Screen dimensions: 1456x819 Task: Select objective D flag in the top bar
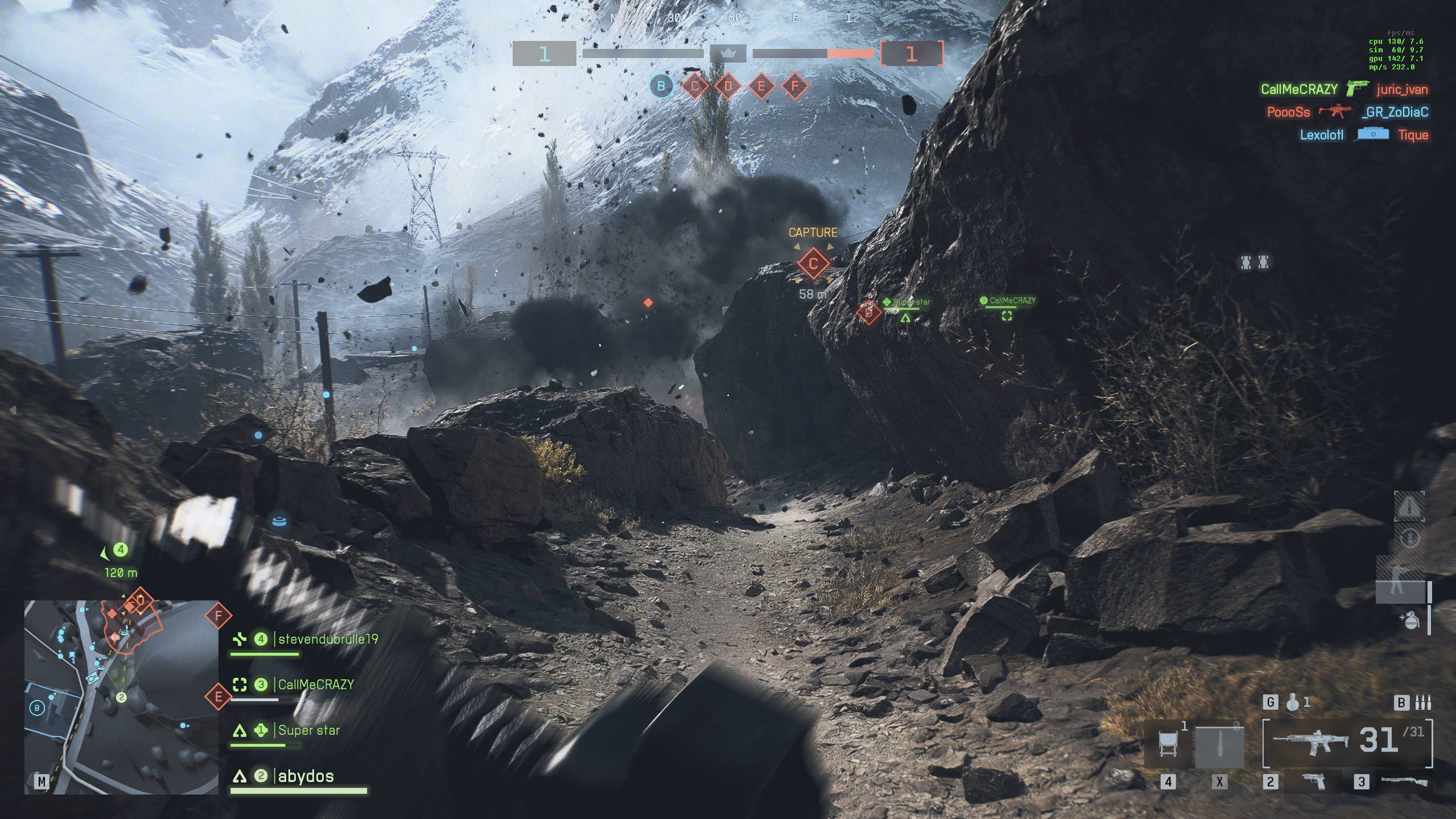coord(728,87)
